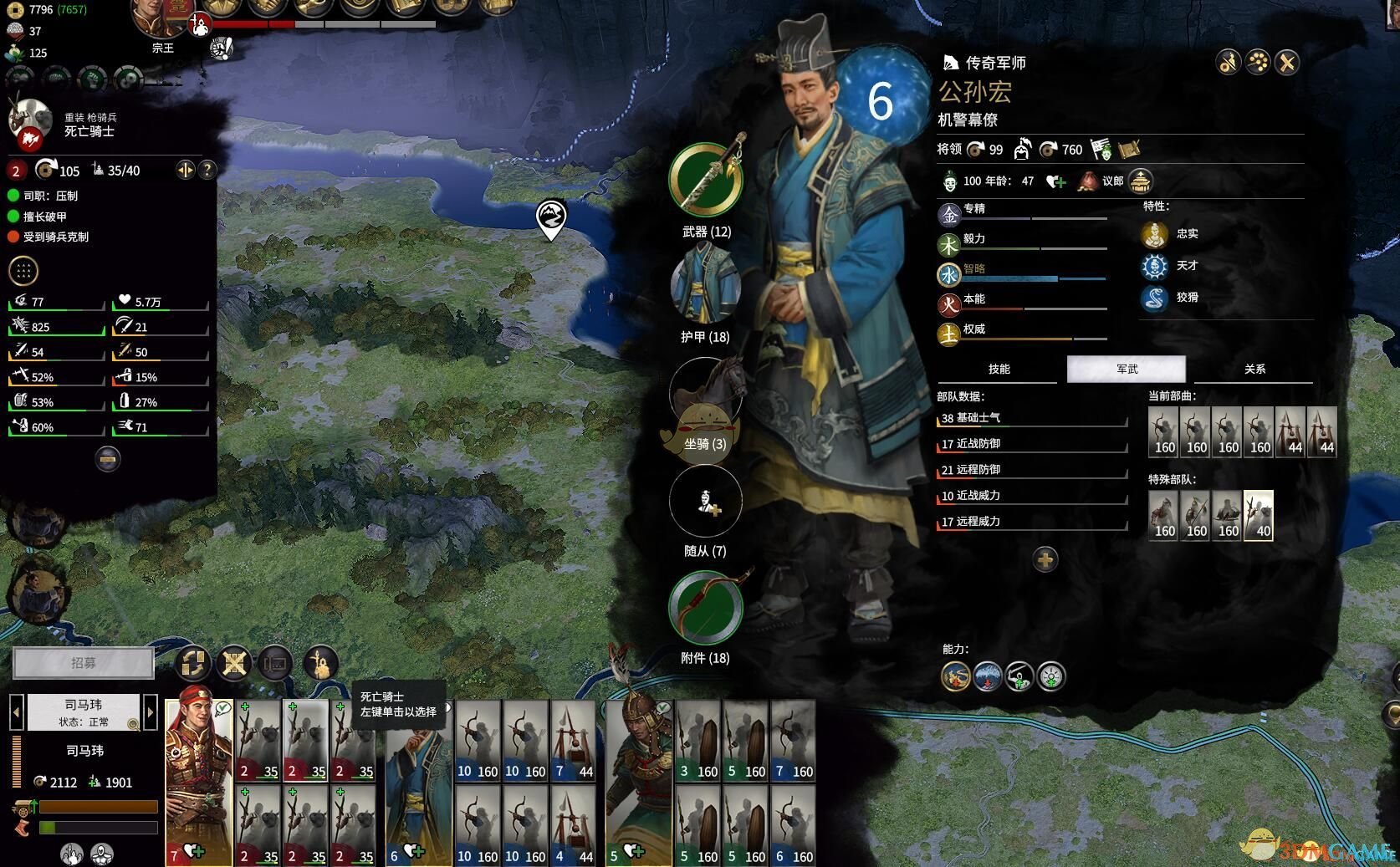Choose the 坐骑 mount slot
Screen dimensions: 1400x867
pyautogui.click(x=706, y=395)
